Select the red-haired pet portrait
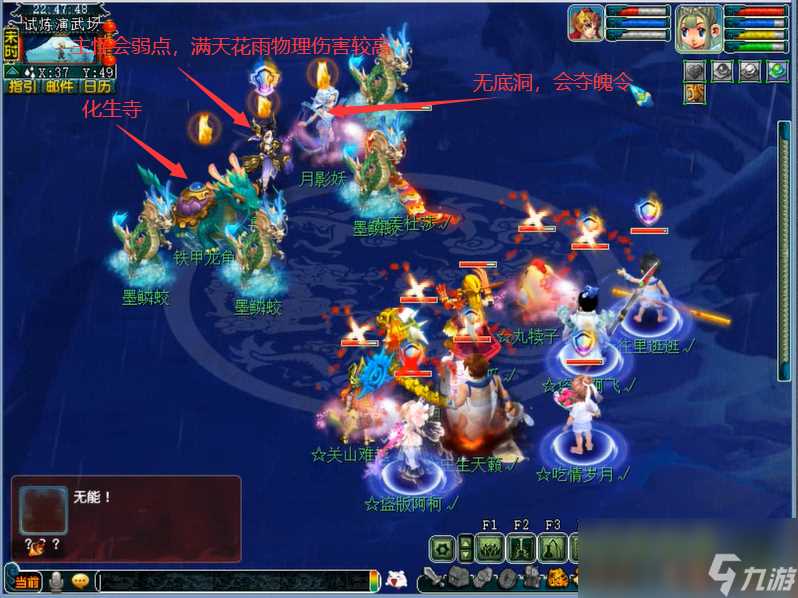 pyautogui.click(x=585, y=23)
